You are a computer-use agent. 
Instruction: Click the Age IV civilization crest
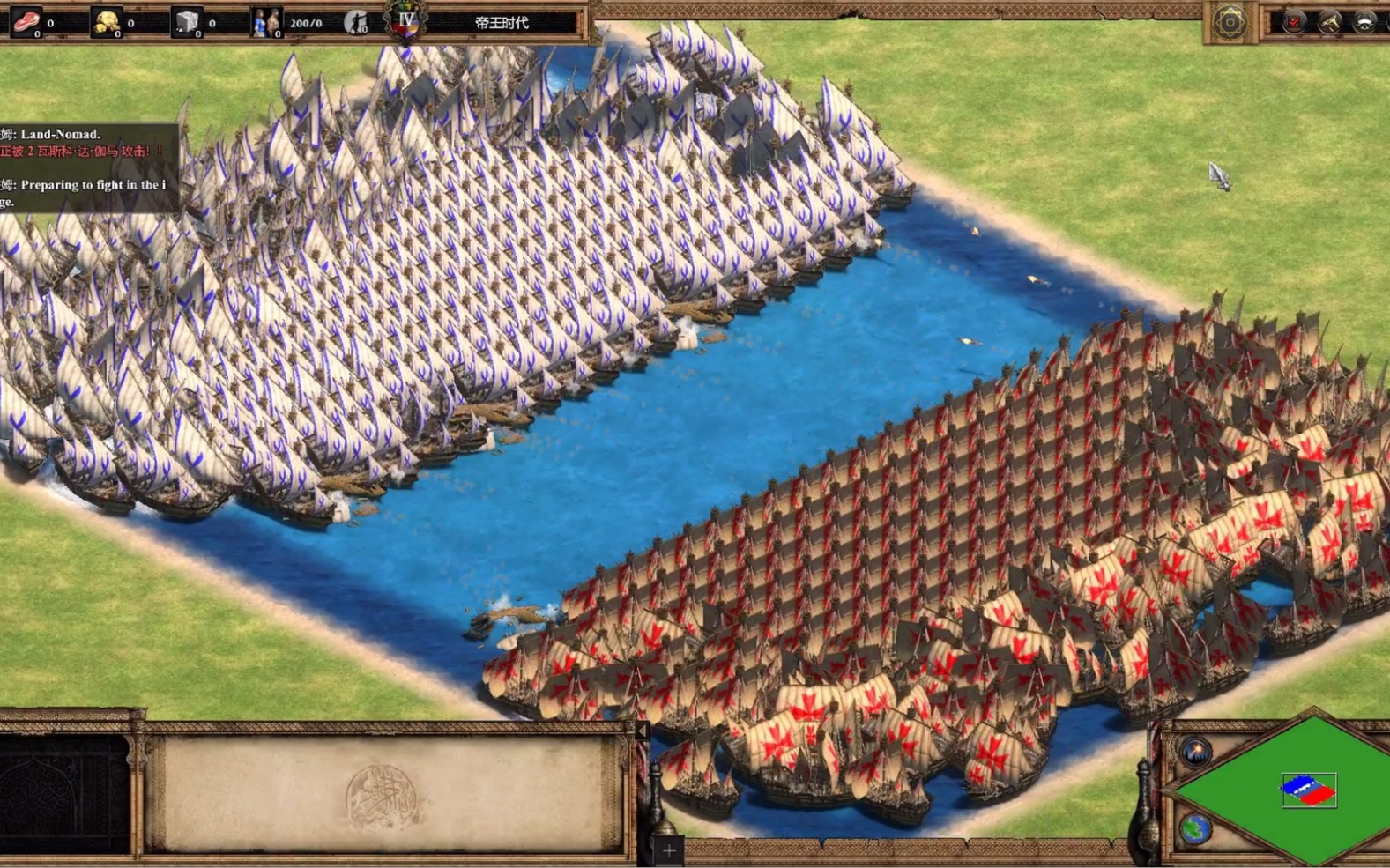click(x=405, y=21)
